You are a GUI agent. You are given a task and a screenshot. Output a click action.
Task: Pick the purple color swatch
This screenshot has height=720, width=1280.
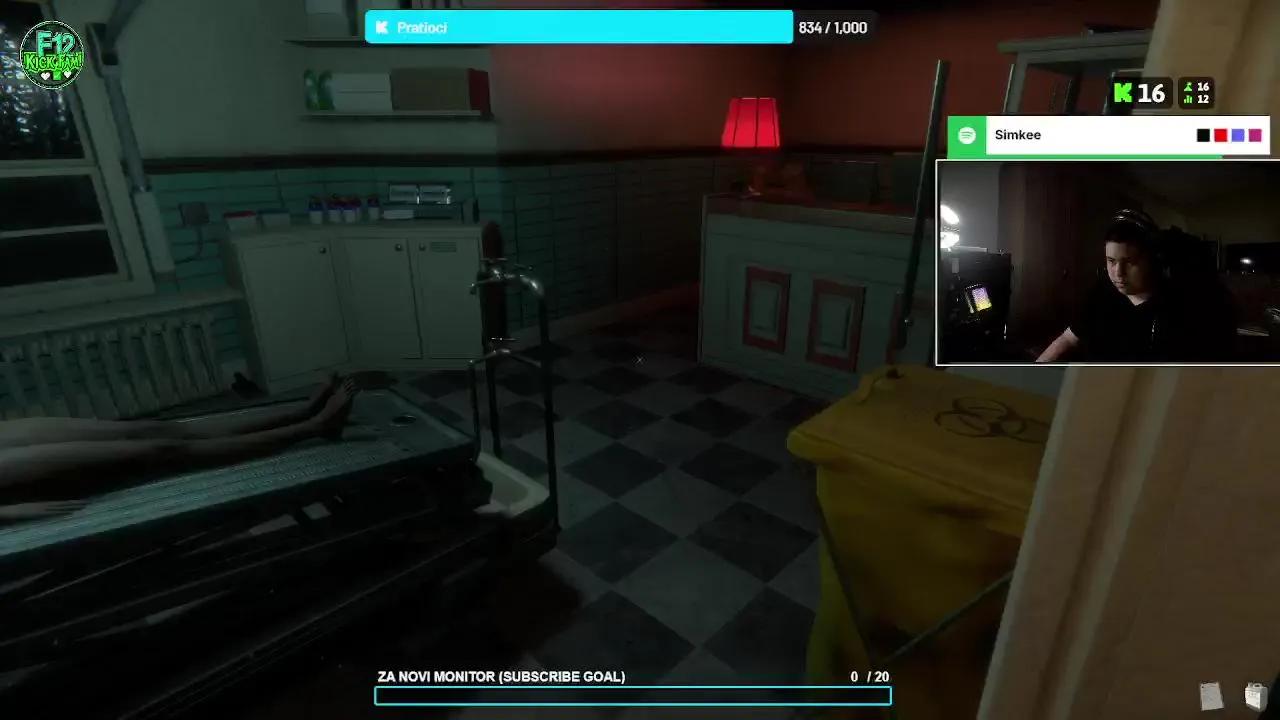tap(1237, 135)
